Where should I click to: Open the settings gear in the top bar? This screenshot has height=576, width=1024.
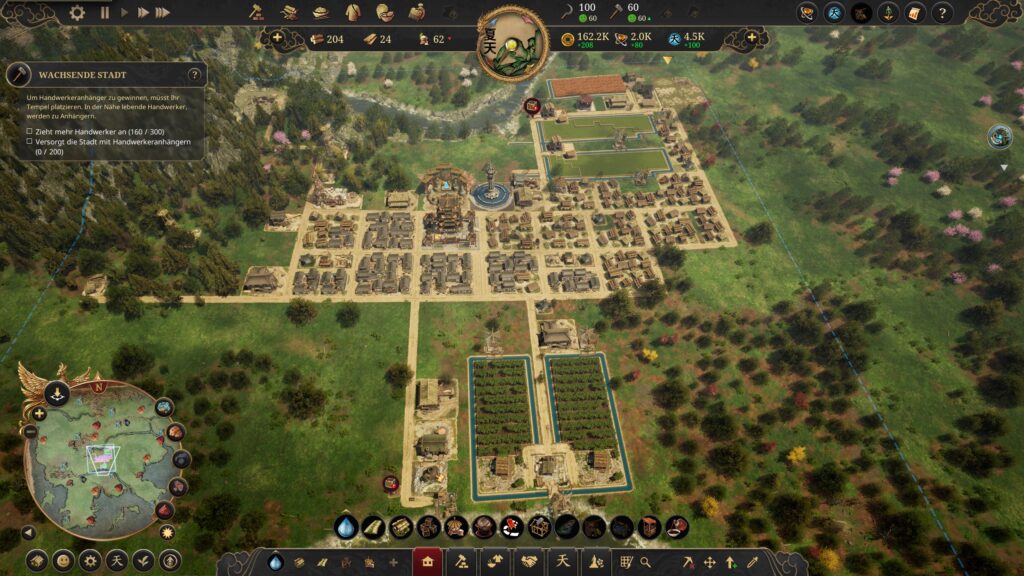tap(77, 13)
